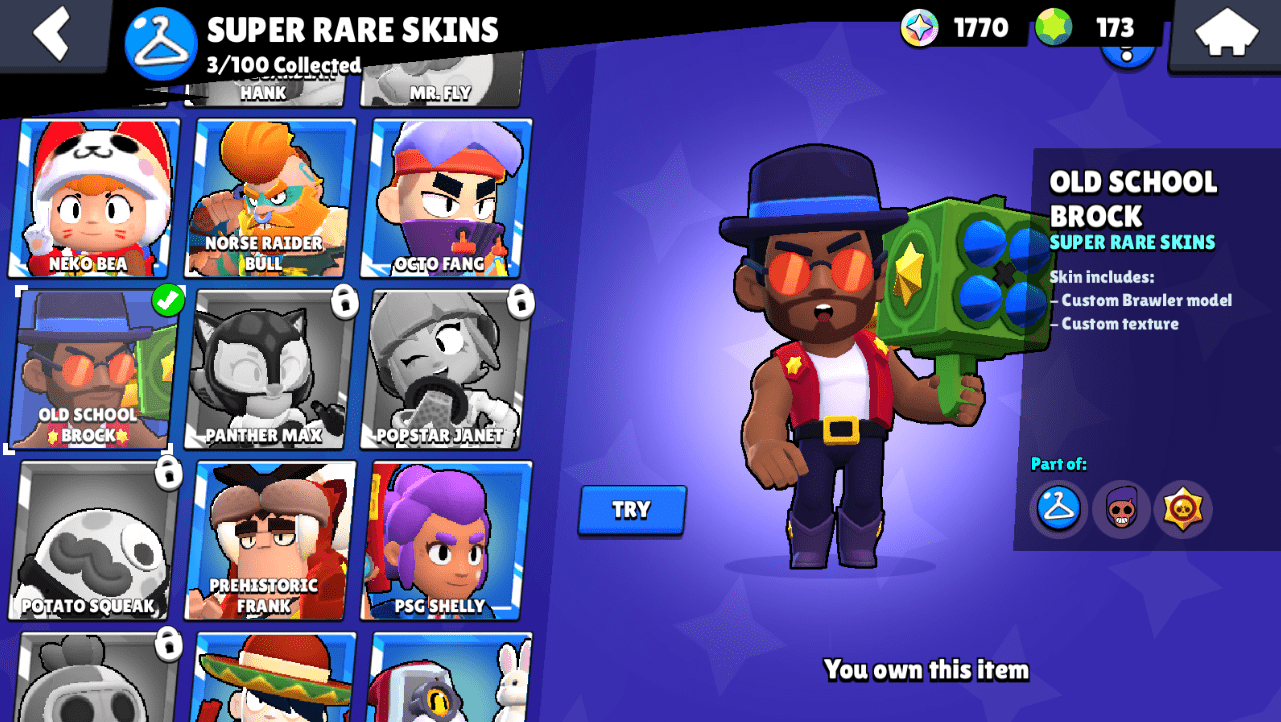Open the Norse Raider Bull skin
The width and height of the screenshot is (1281, 722).
coord(264,195)
